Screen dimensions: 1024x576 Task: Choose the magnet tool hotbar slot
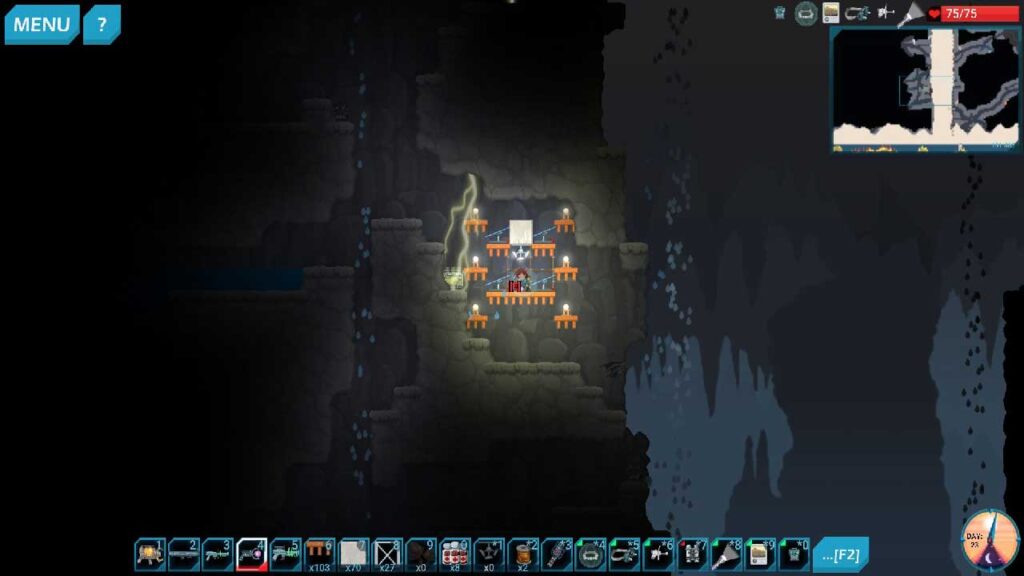[625, 553]
